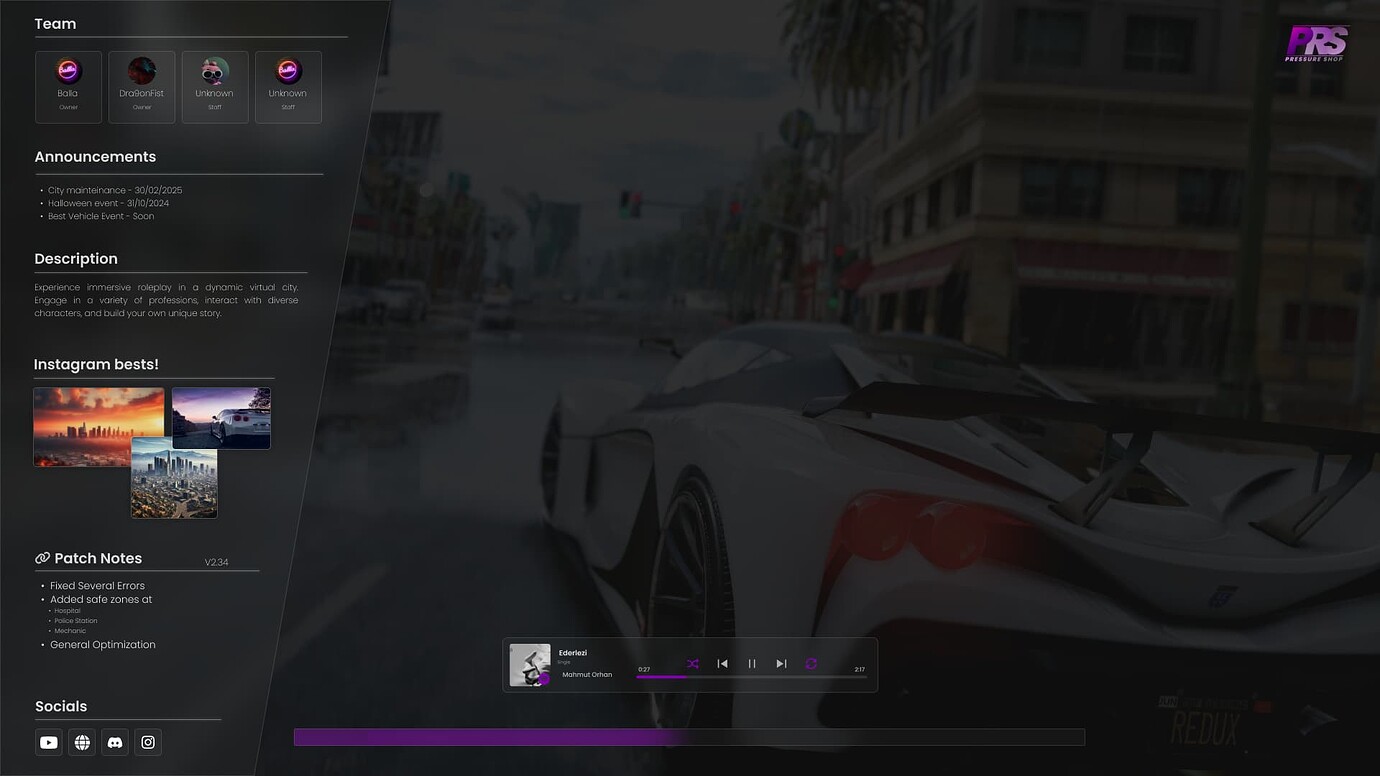Enable repeat mode in the music player

point(810,663)
